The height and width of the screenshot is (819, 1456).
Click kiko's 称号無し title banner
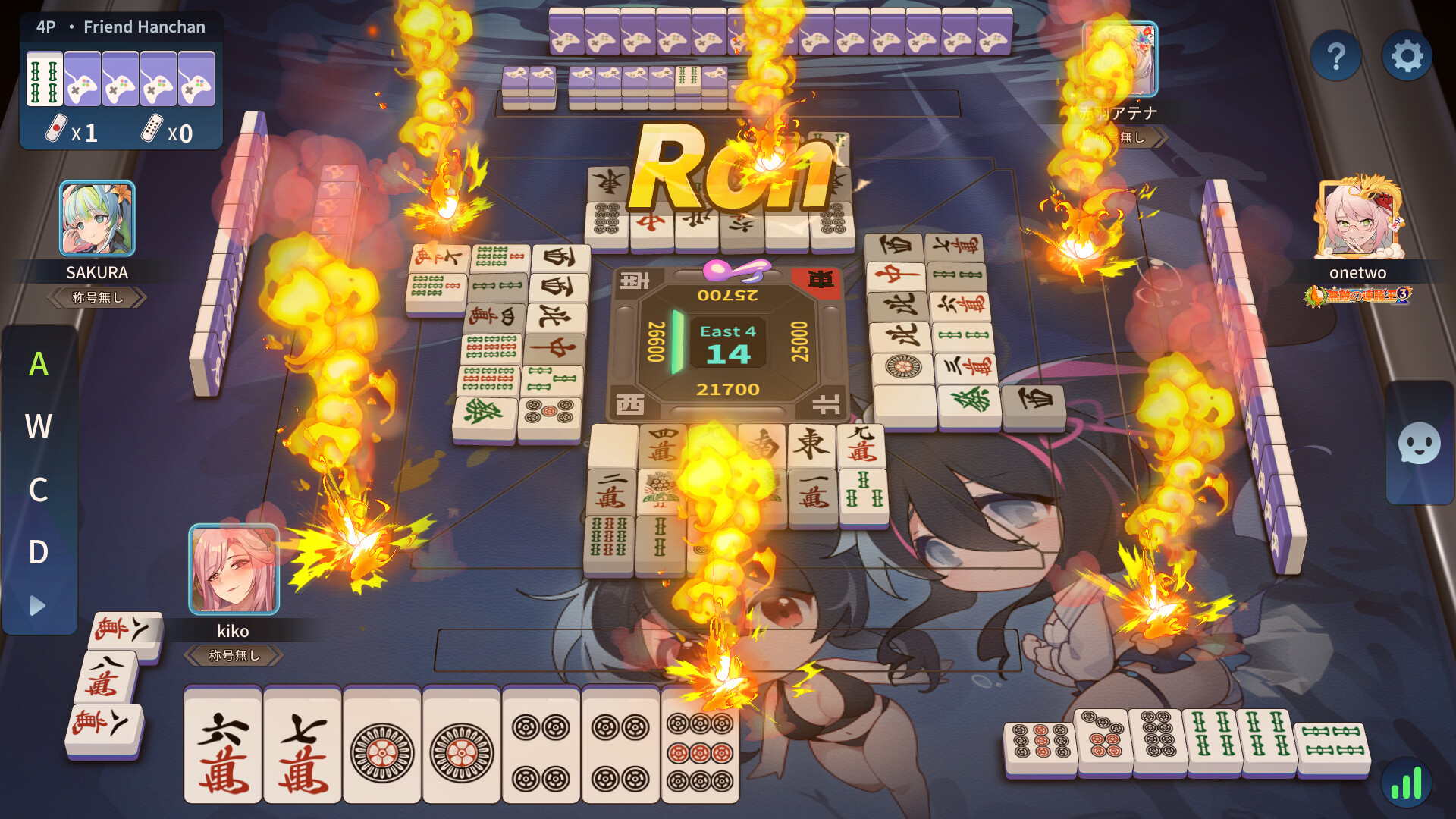click(x=235, y=655)
